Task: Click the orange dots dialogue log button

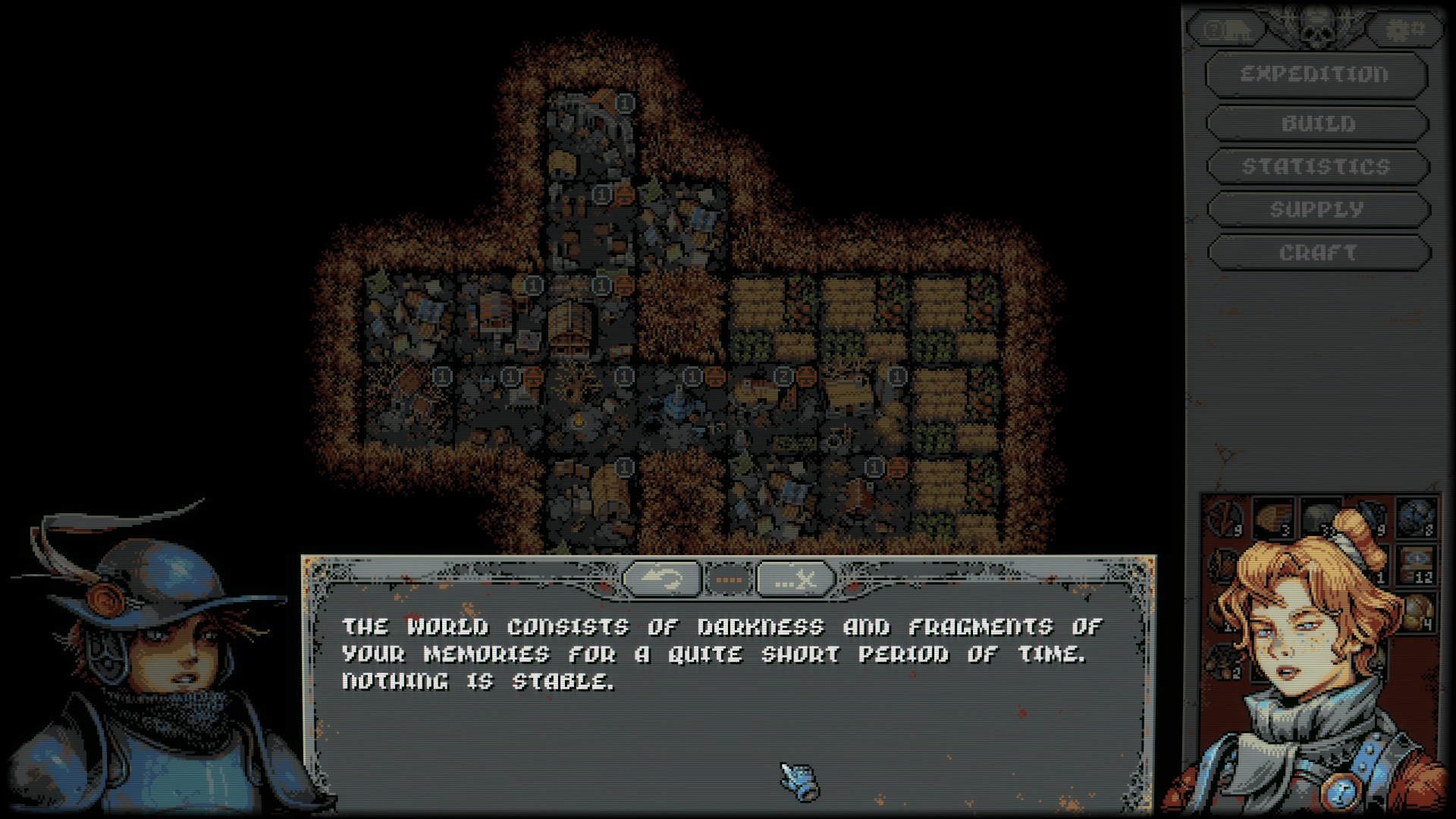Action: tap(729, 580)
